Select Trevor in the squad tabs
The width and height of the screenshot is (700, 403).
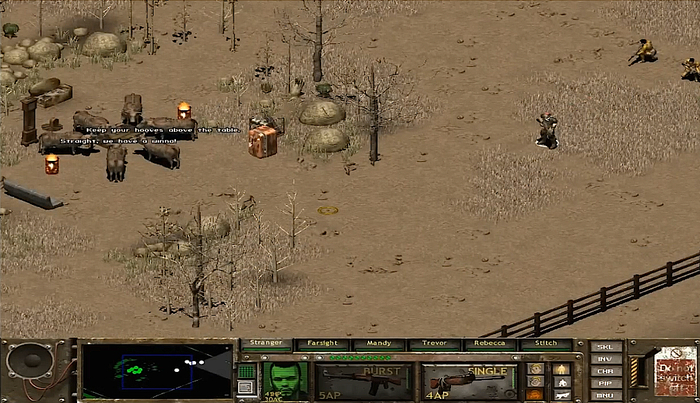pos(434,344)
